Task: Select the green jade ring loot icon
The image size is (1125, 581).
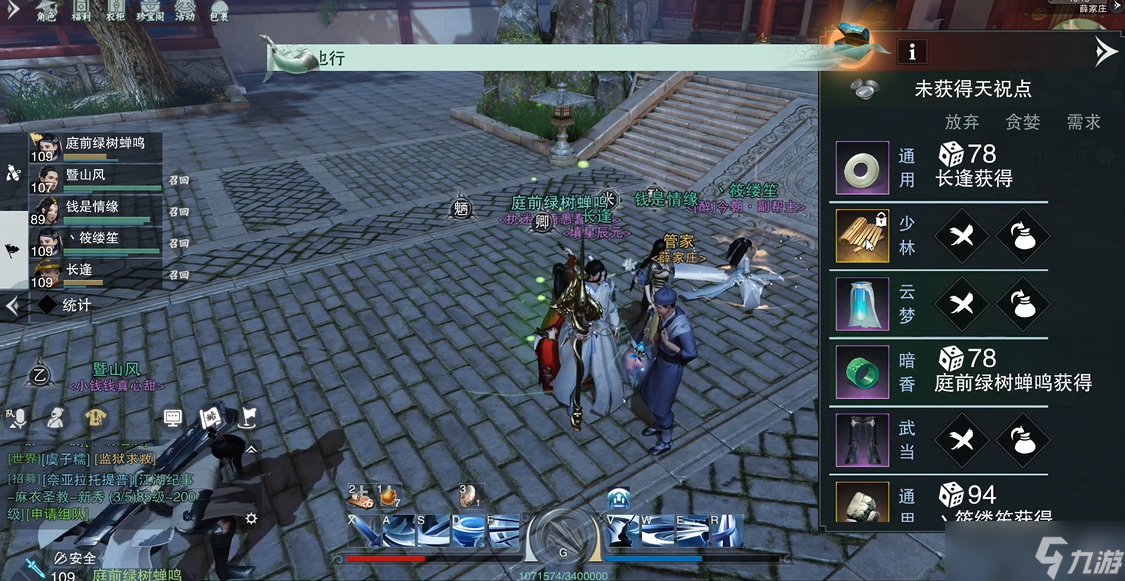Action: (x=862, y=371)
